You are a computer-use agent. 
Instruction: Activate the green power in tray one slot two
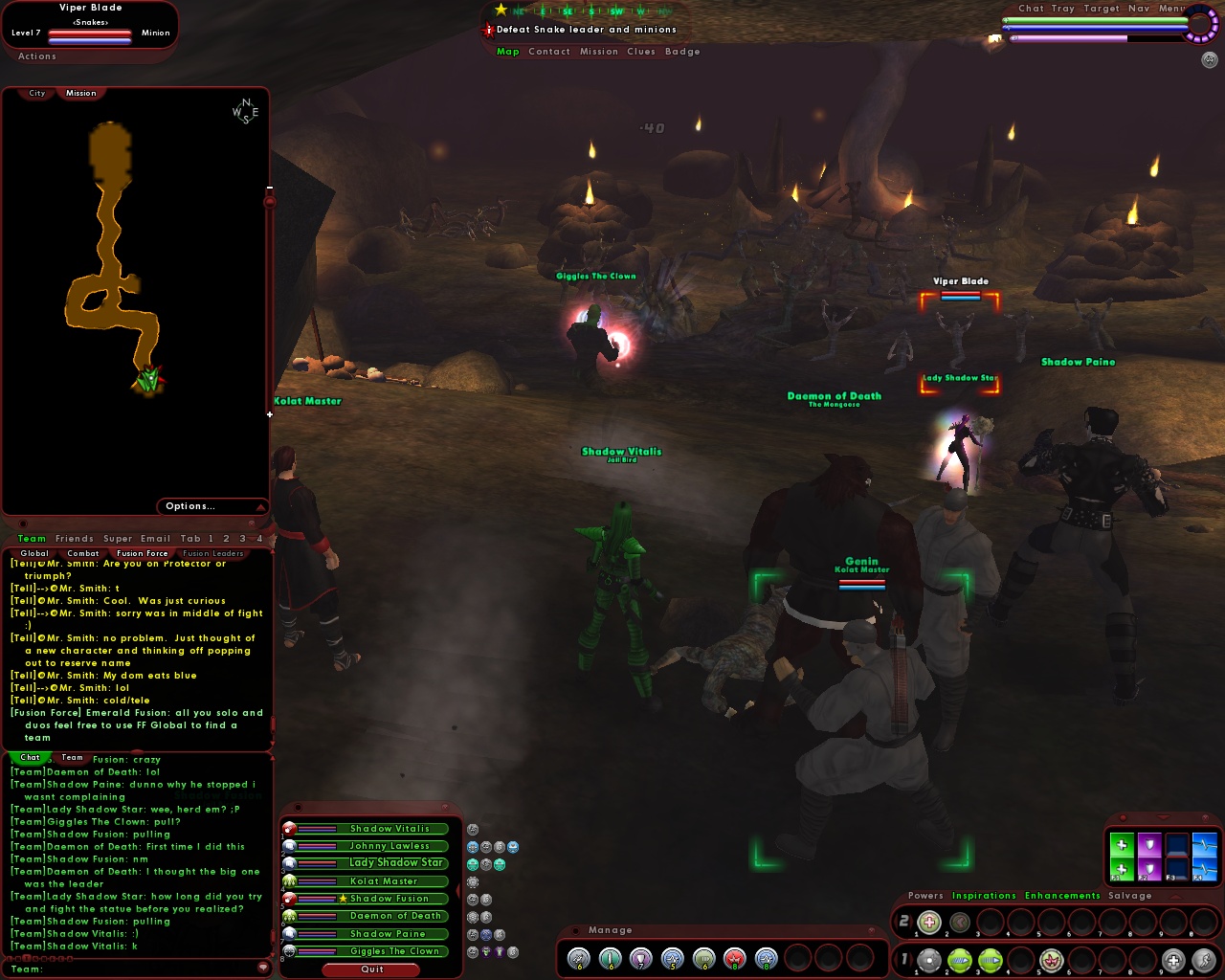(958, 959)
